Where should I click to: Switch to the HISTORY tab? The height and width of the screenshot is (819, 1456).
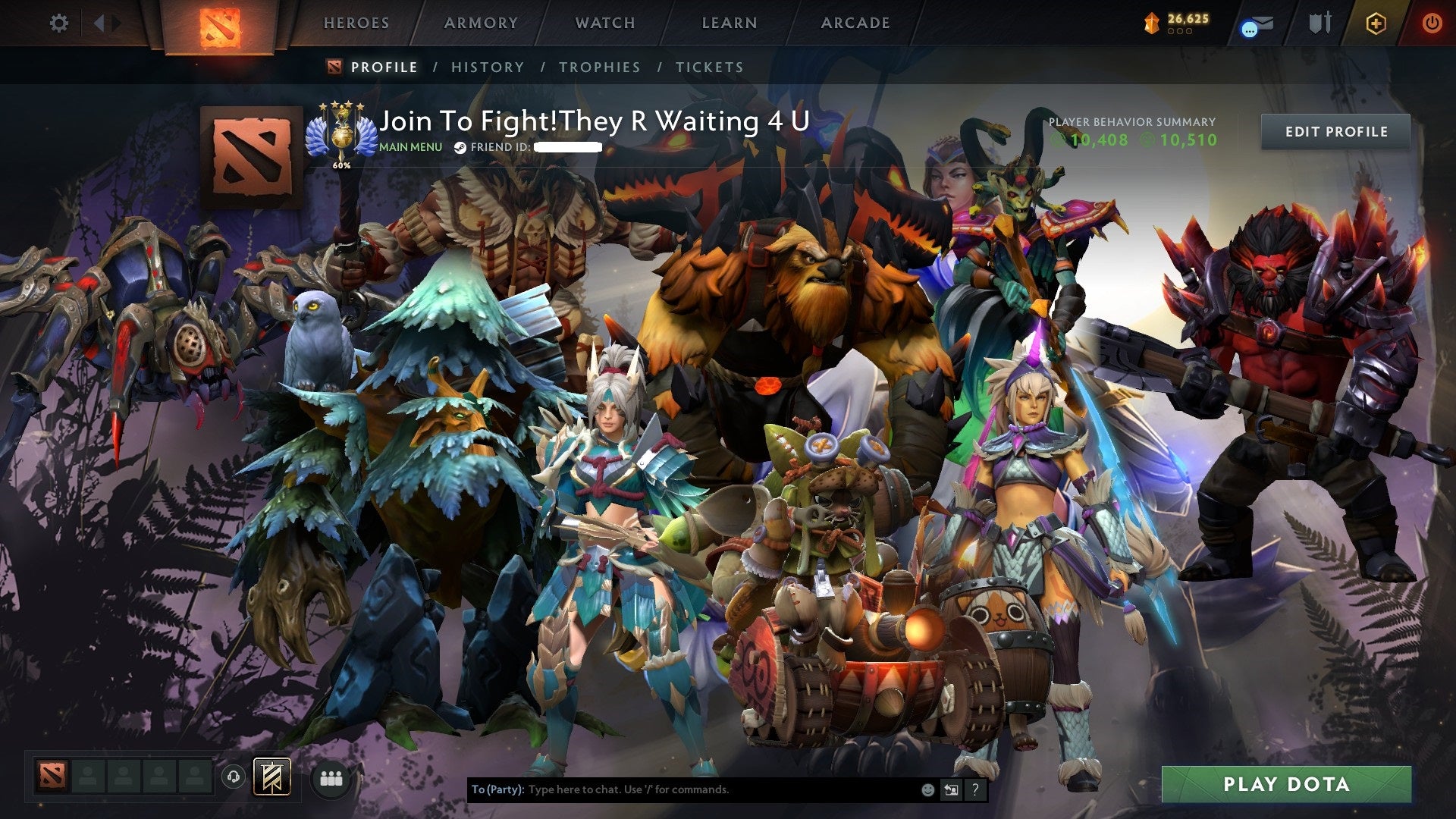487,67
